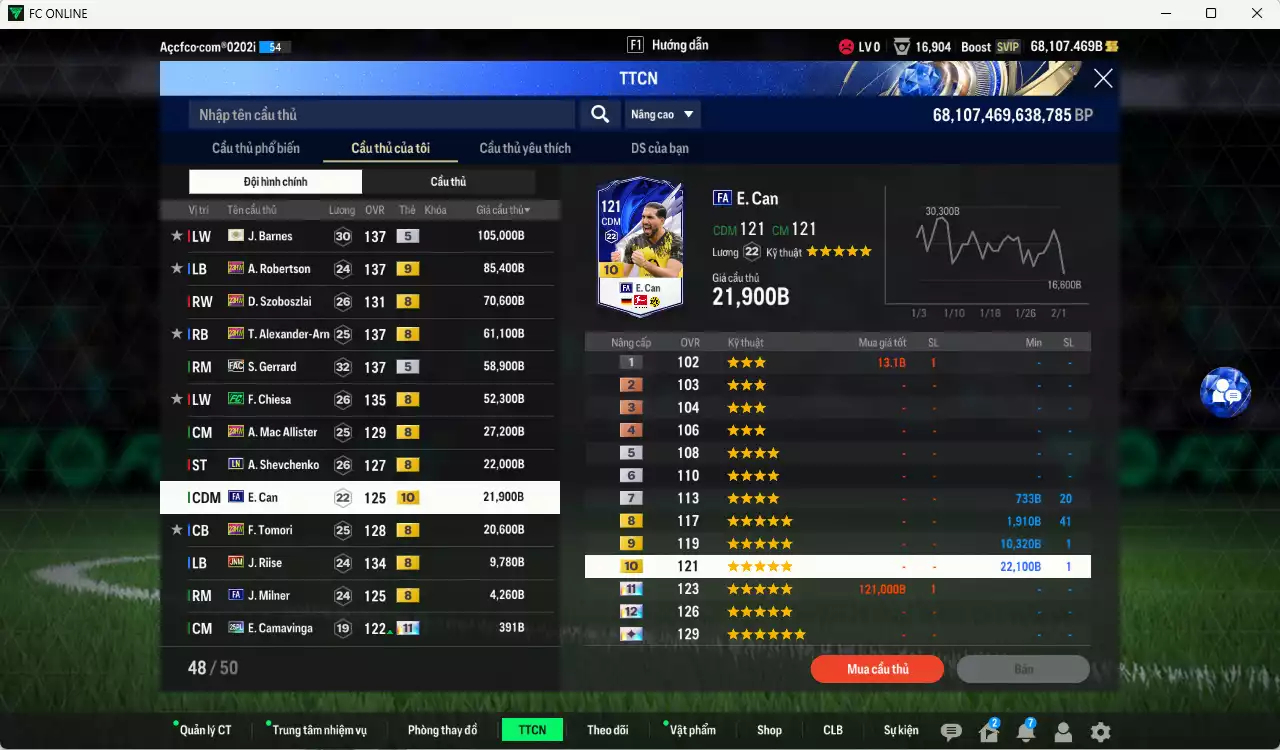Screen dimensions: 1280x750
Task: Switch to the Cầu thủ yêu thích tab
Action: pos(524,148)
